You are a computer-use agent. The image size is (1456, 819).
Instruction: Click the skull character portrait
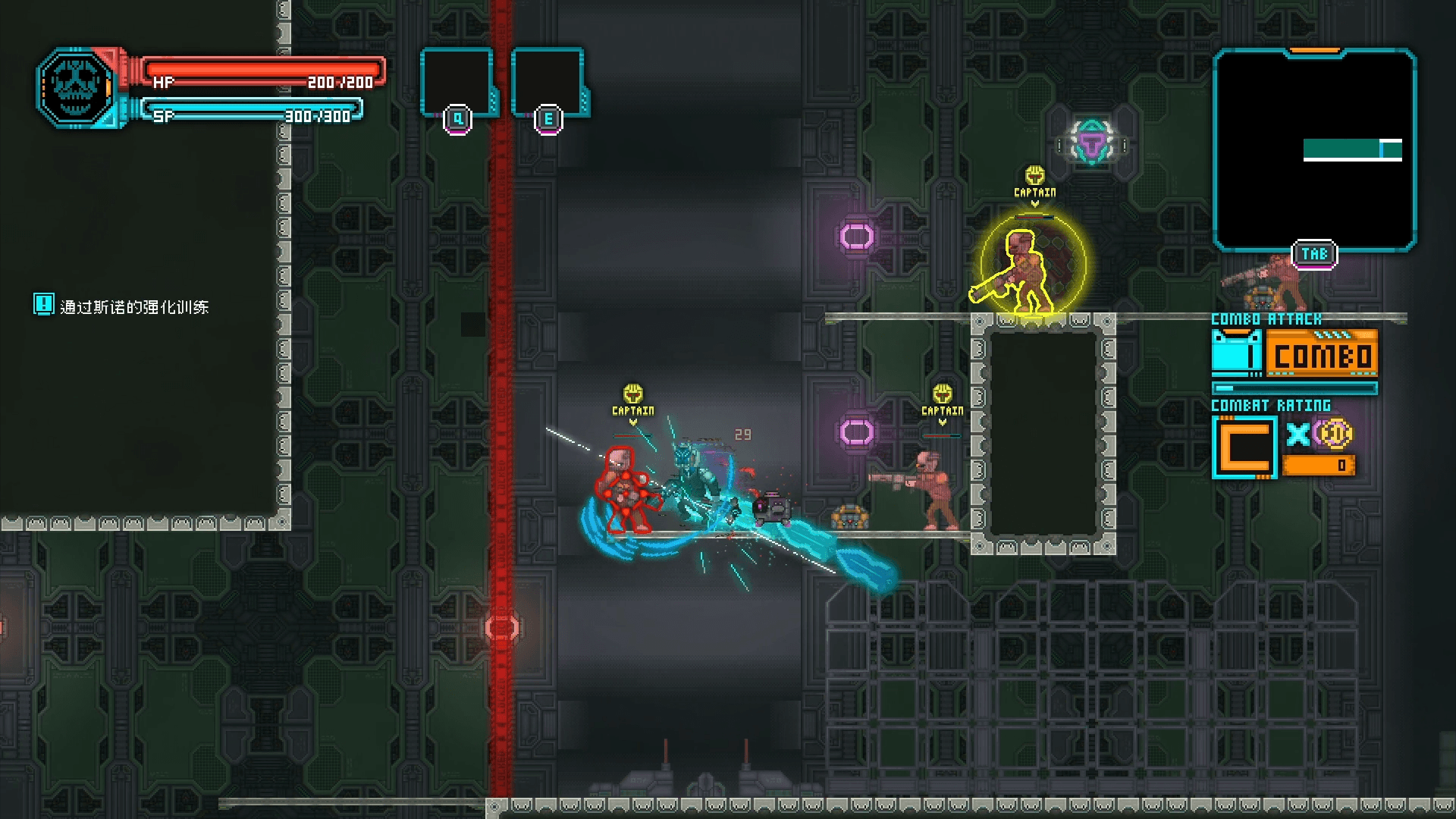click(77, 87)
